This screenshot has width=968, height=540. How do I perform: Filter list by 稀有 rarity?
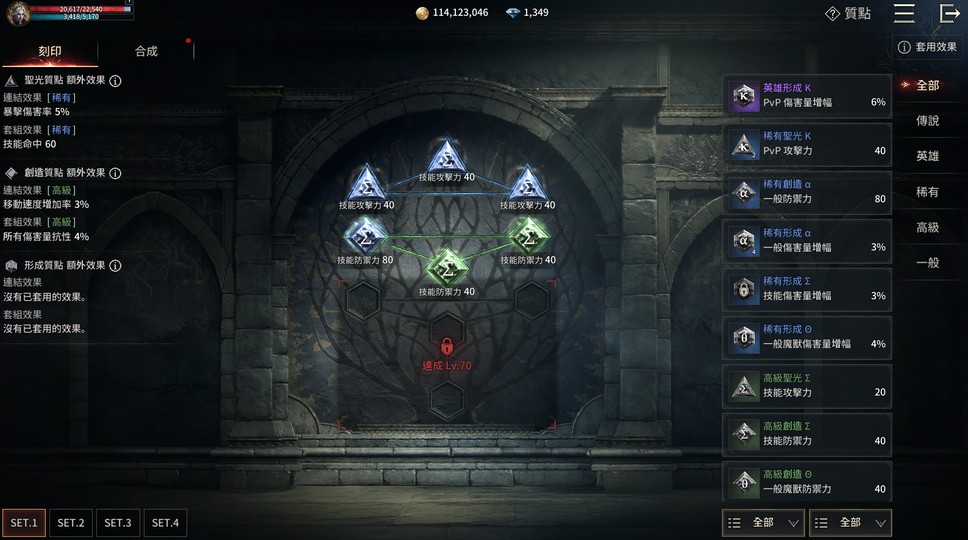[927, 192]
